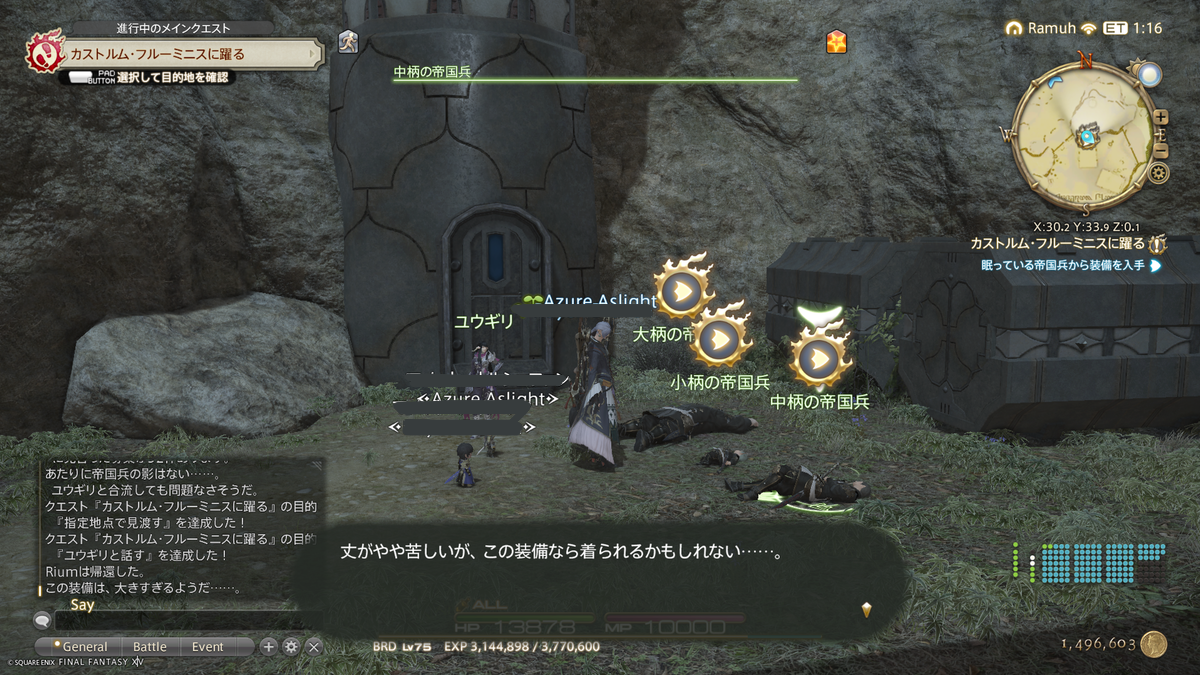Open the chat mode speech bubble selector
The height and width of the screenshot is (675, 1200).
(42, 620)
